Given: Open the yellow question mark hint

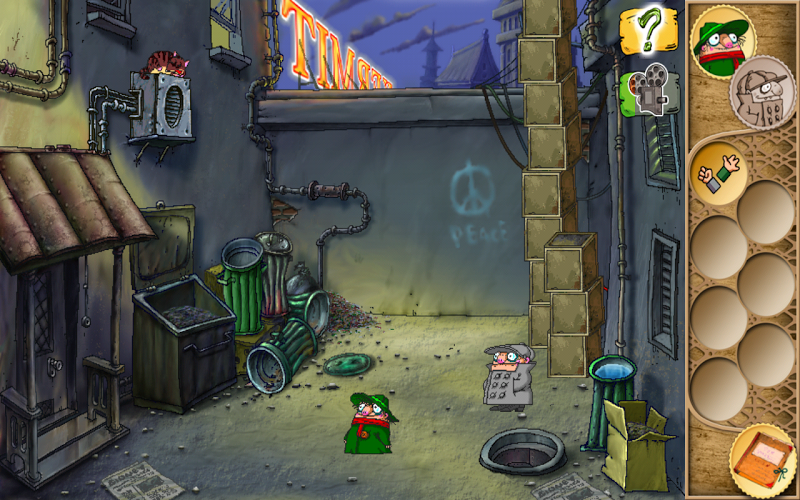Looking at the screenshot, I should tap(646, 32).
